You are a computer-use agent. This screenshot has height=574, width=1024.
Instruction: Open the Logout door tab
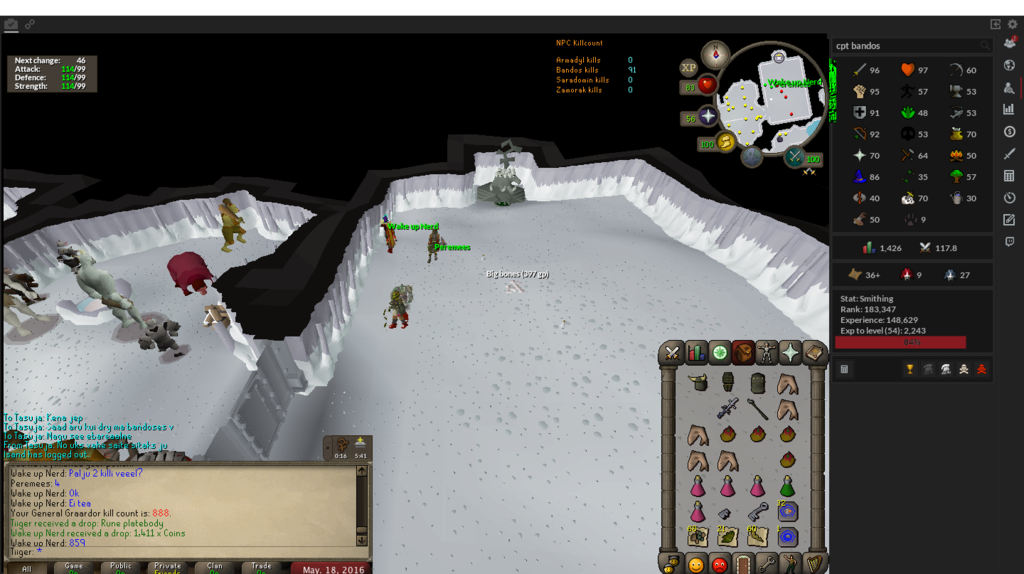(743, 564)
